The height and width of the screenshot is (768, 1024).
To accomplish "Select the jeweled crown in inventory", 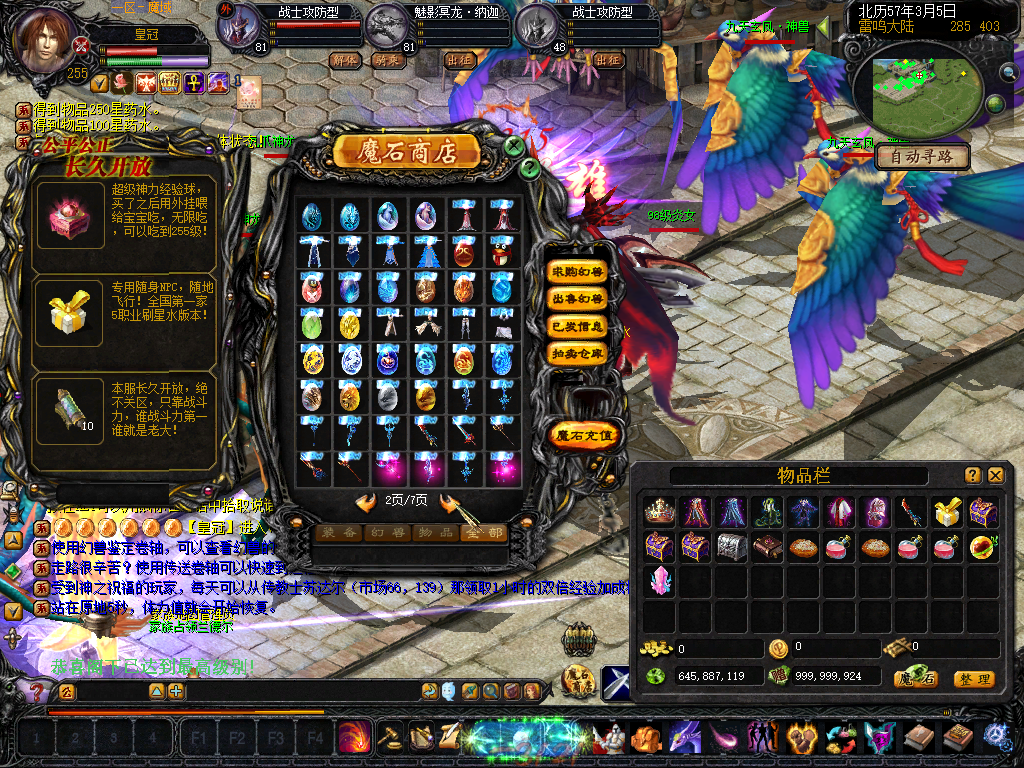I will 659,512.
